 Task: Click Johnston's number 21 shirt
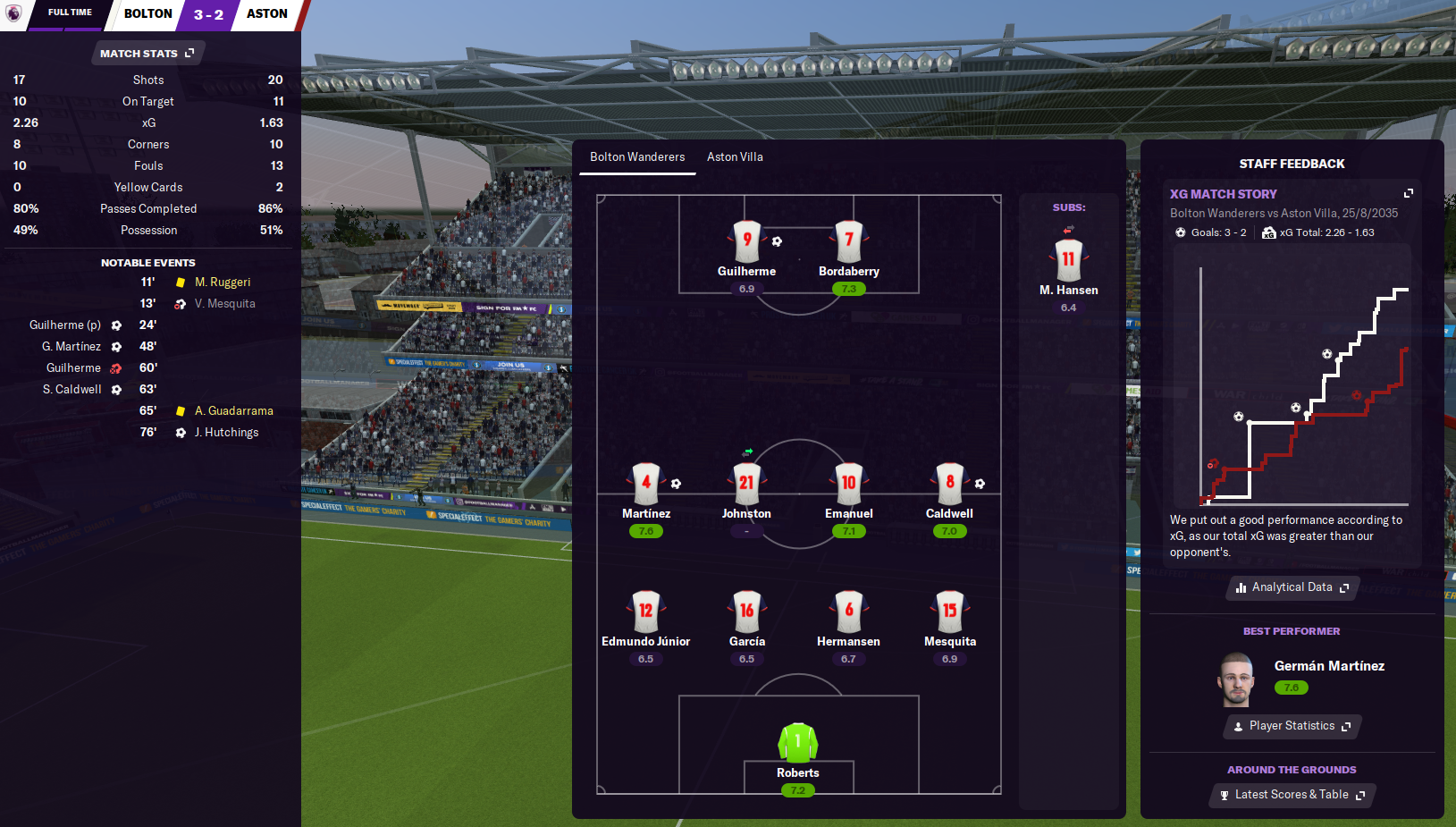(x=746, y=483)
